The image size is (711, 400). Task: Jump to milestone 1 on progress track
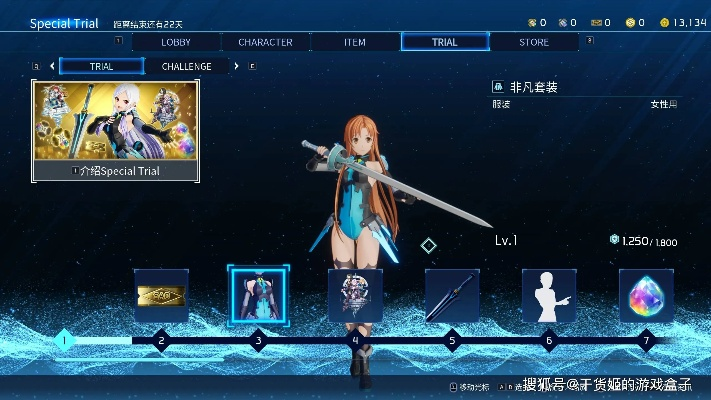[x=64, y=340]
